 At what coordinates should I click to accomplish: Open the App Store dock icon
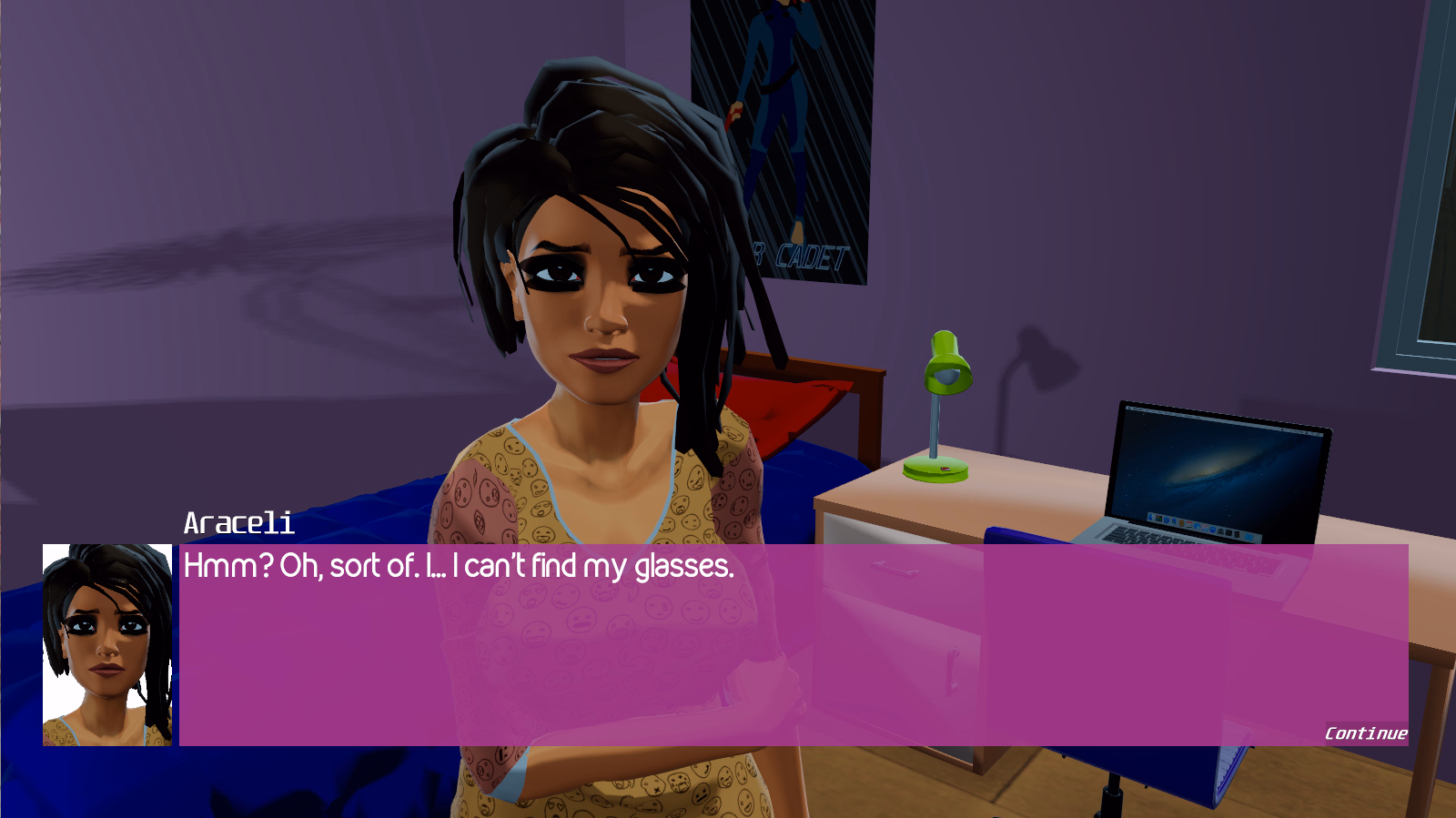coord(1212,531)
